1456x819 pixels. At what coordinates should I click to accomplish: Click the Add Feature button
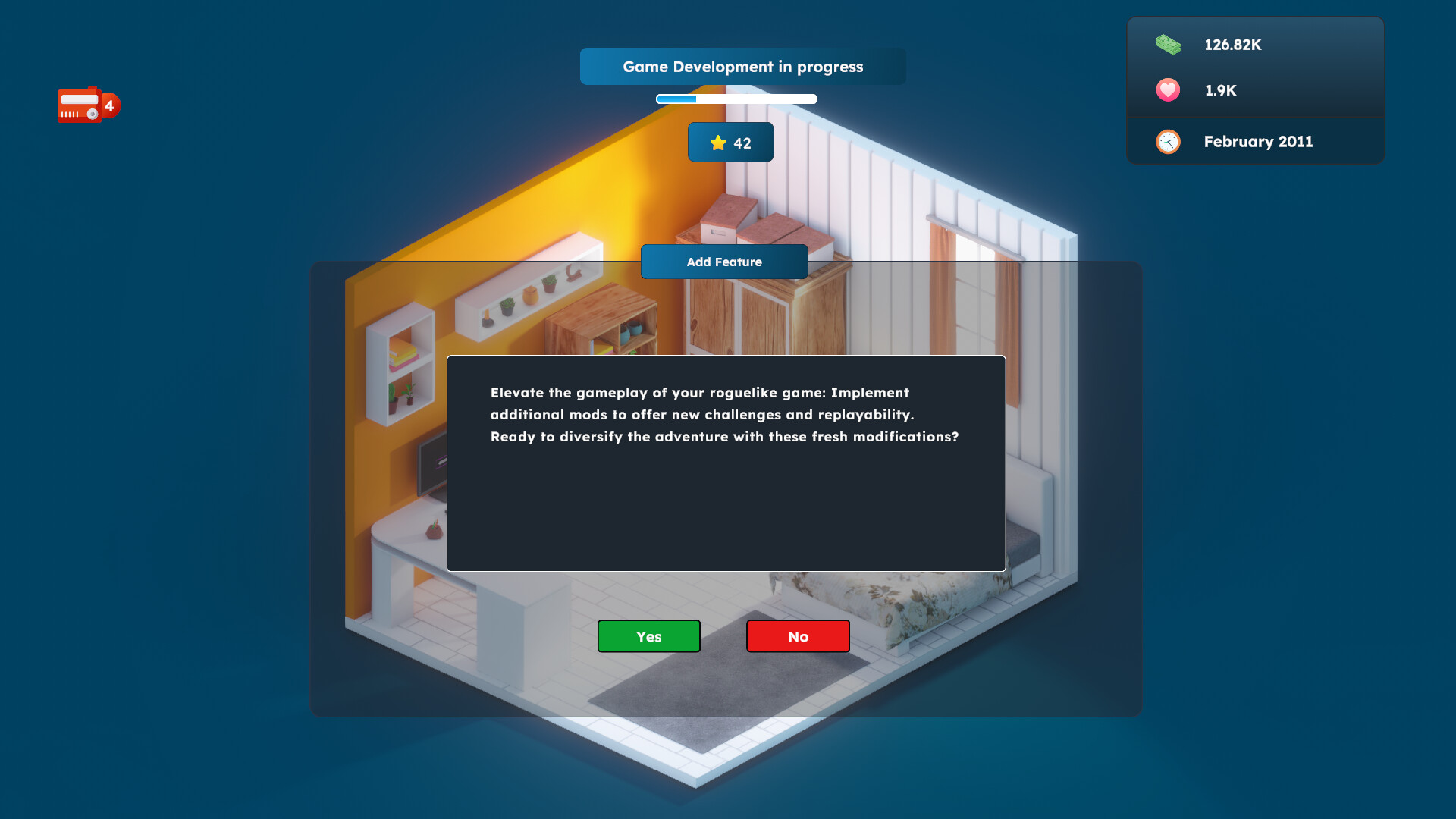point(724,262)
